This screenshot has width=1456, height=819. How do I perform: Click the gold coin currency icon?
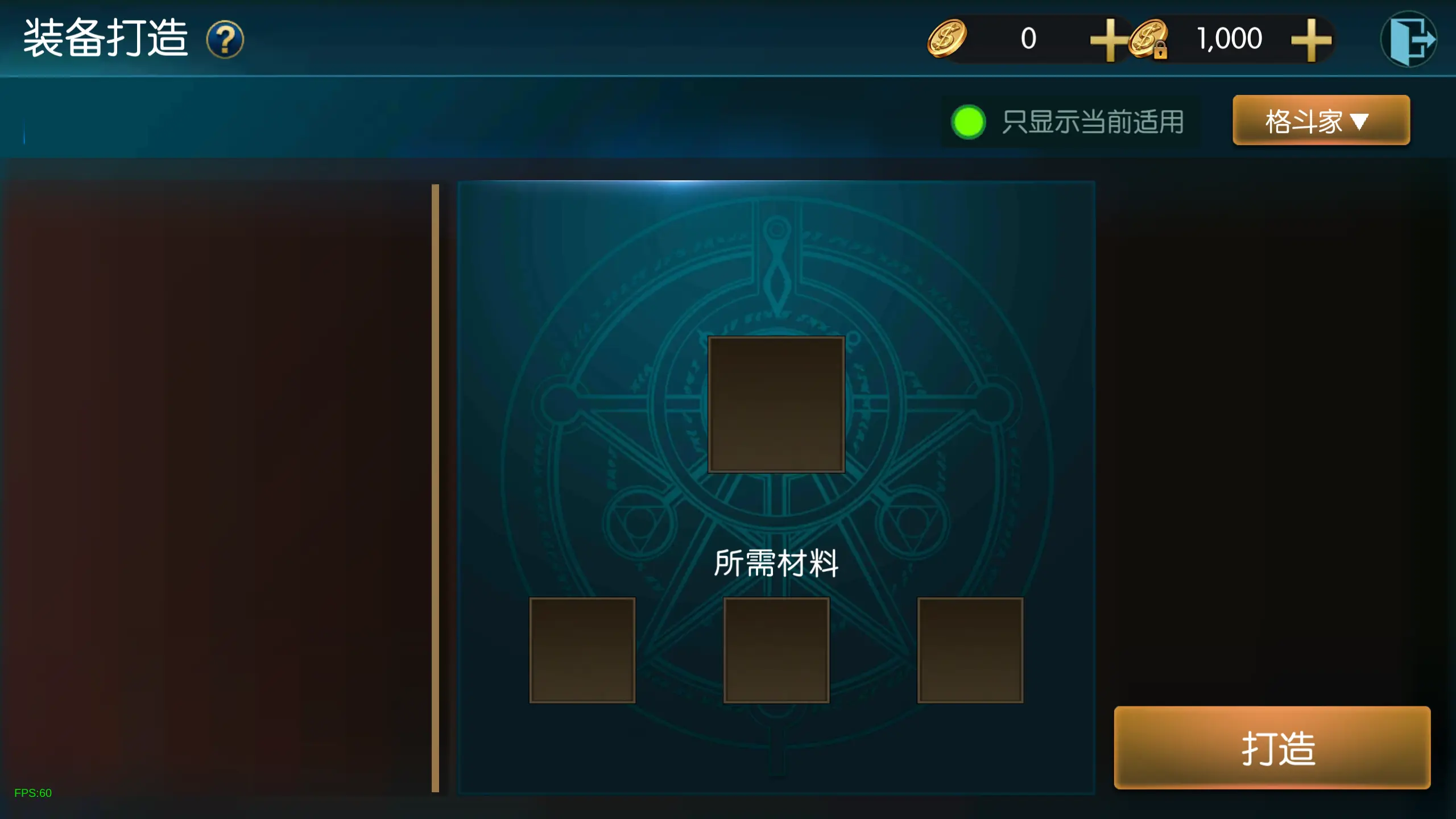point(946,39)
